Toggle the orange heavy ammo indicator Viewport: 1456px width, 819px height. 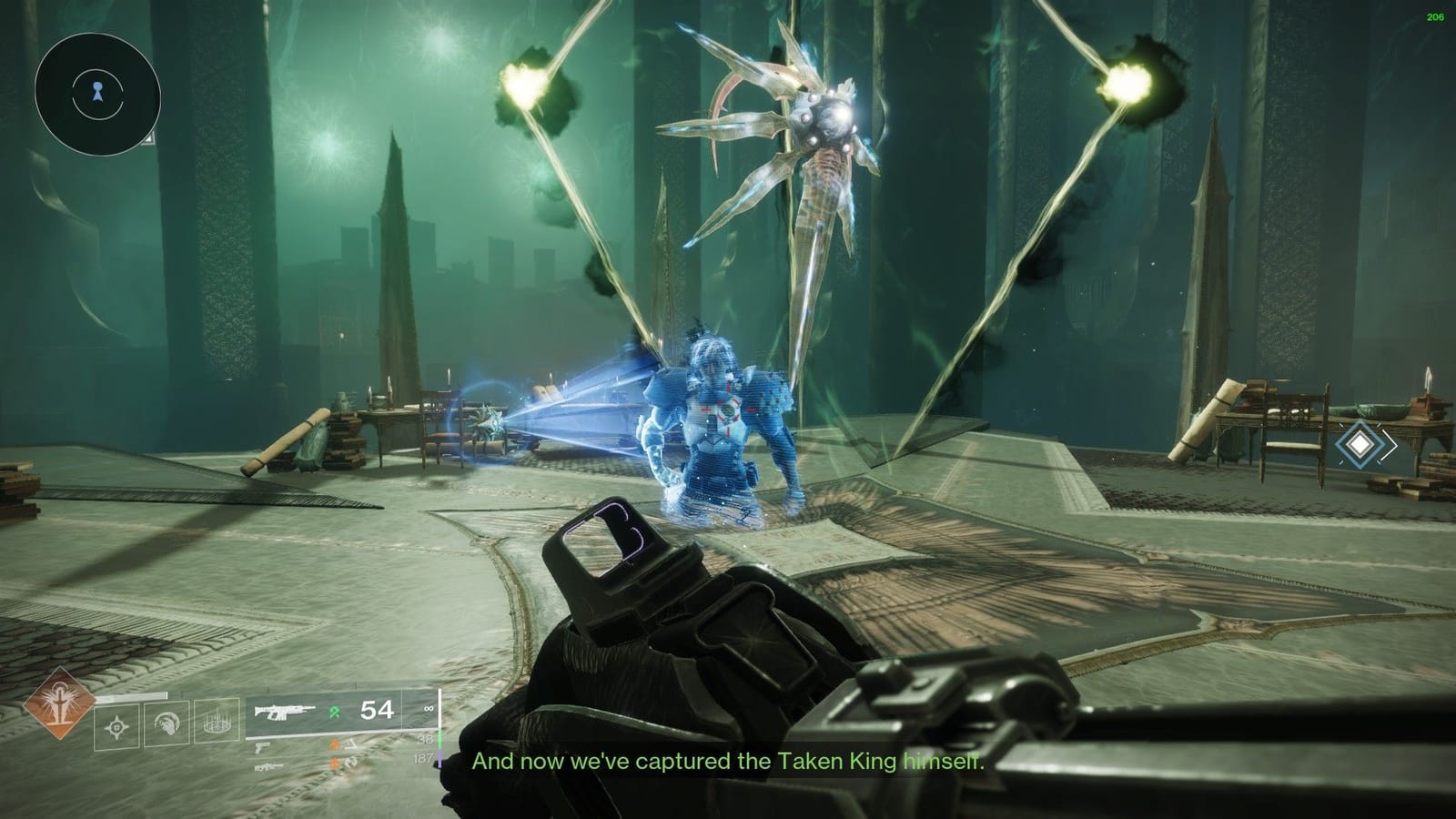click(x=335, y=763)
